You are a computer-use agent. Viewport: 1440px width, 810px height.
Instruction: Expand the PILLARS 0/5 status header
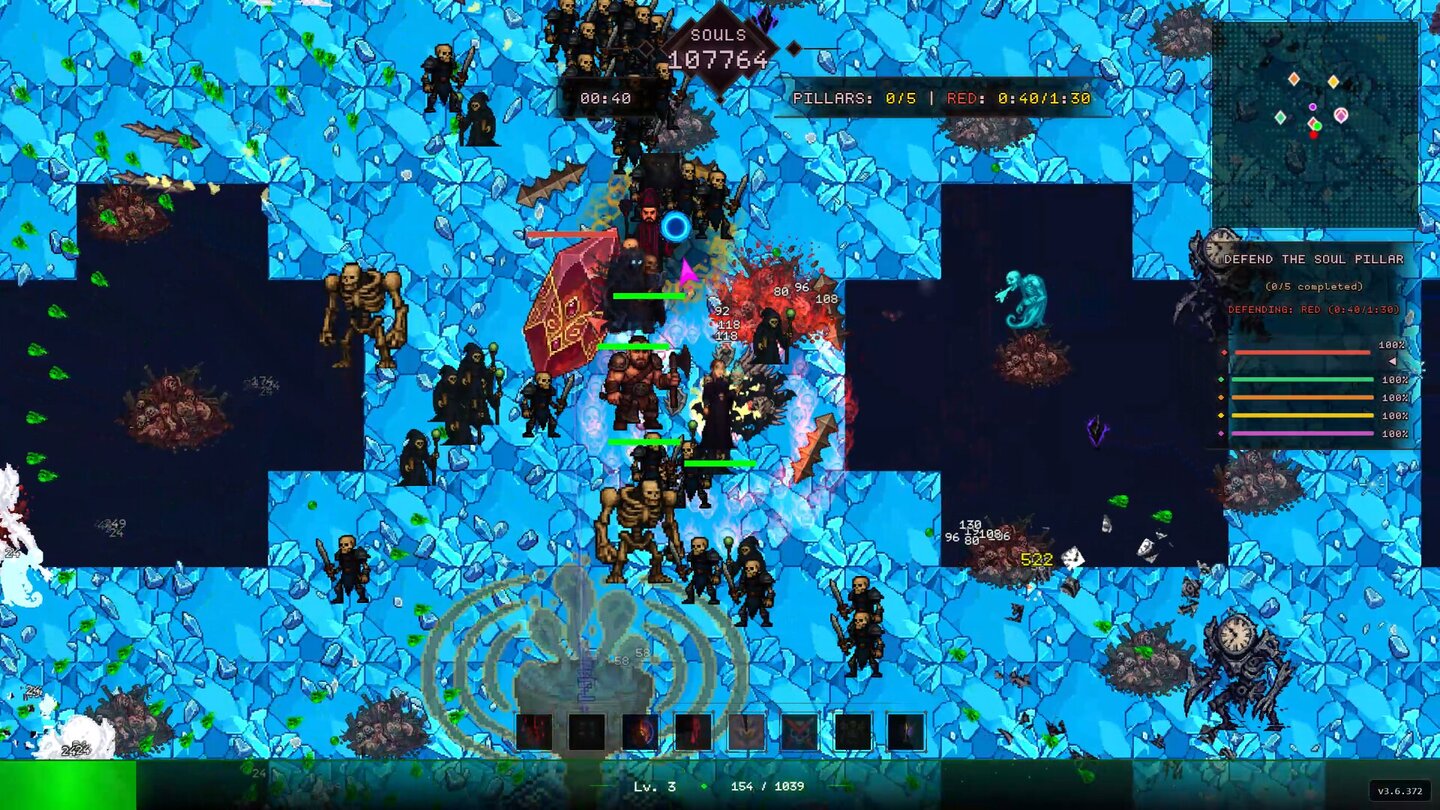pos(855,99)
